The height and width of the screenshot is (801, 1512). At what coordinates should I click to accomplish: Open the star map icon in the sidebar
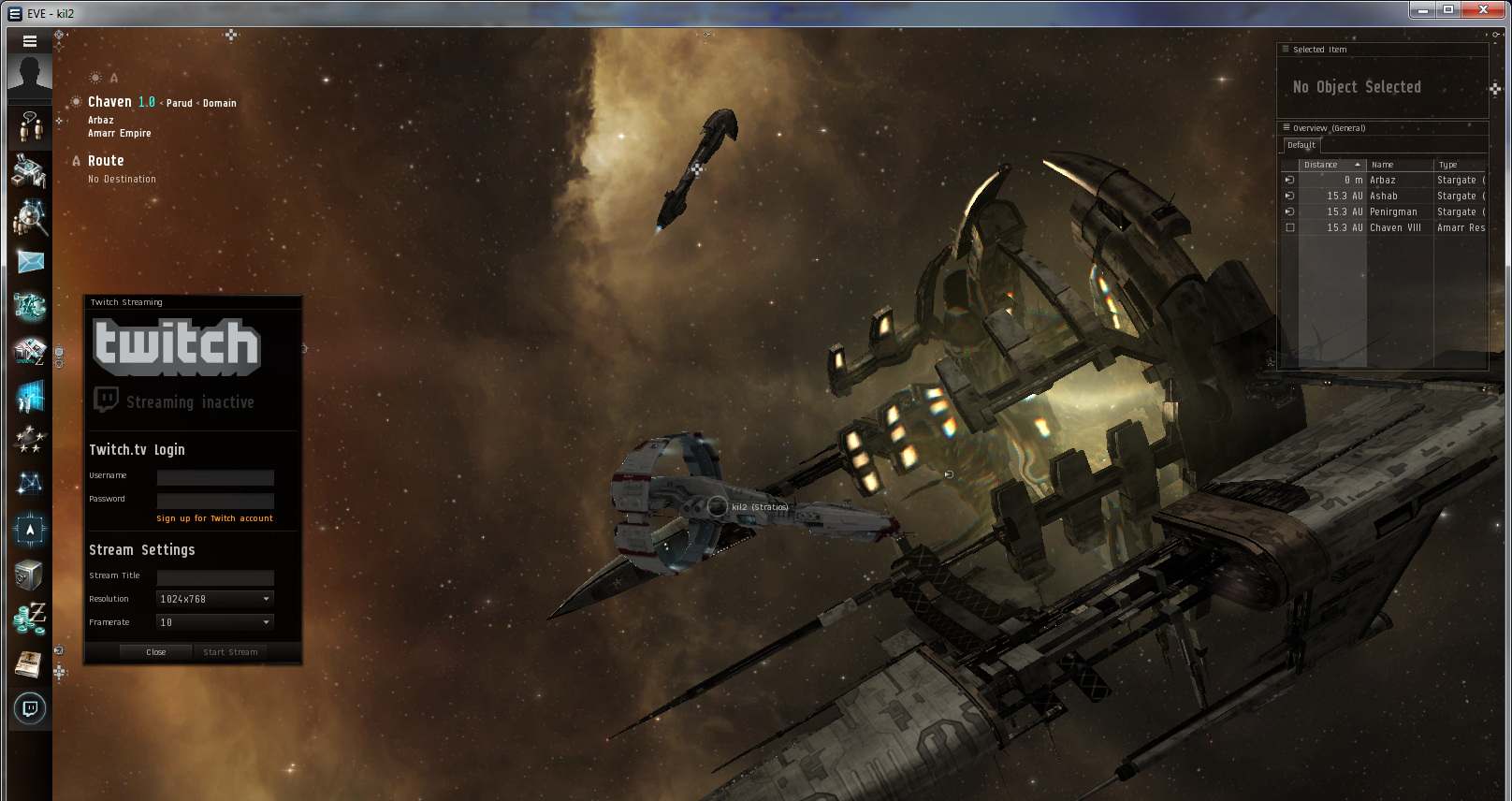(x=29, y=485)
